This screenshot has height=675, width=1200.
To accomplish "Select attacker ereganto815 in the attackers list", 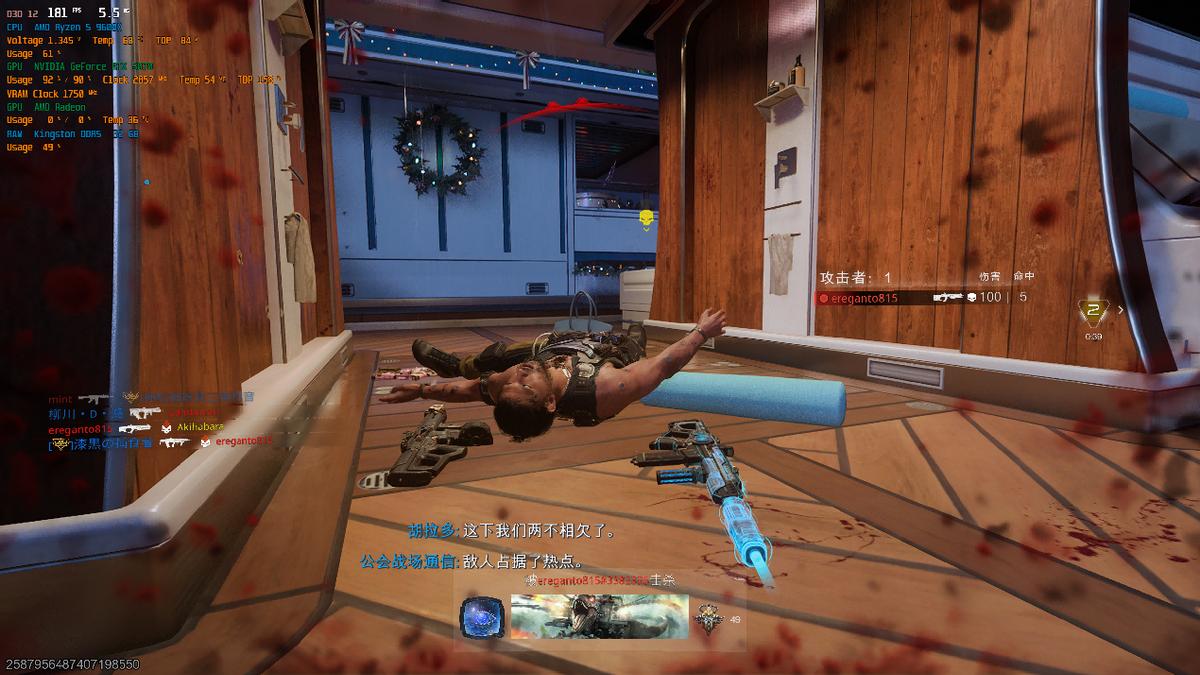I will click(x=864, y=297).
